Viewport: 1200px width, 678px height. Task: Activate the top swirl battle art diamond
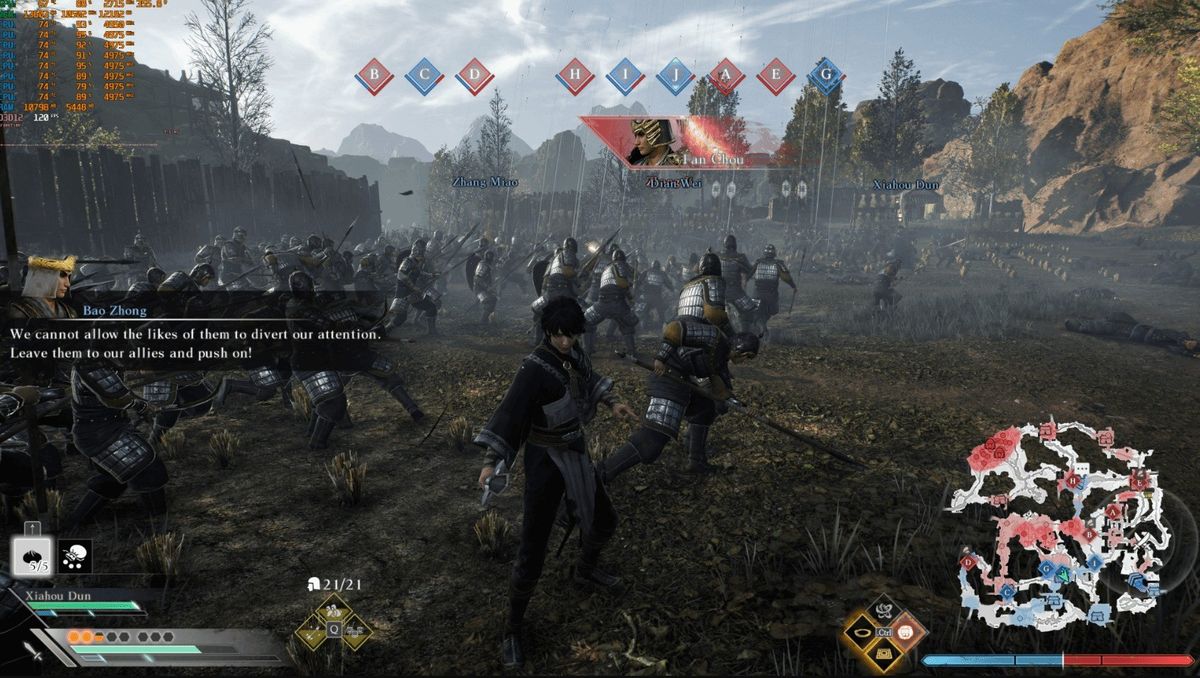coord(884,611)
